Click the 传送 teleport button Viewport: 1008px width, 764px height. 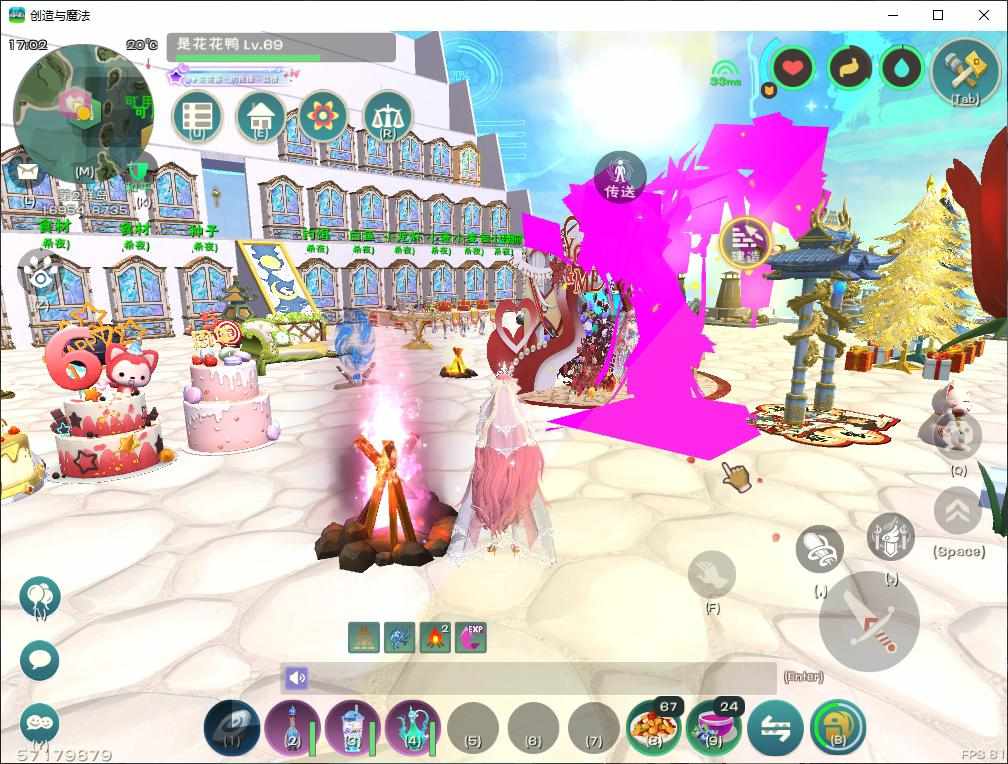coord(620,177)
